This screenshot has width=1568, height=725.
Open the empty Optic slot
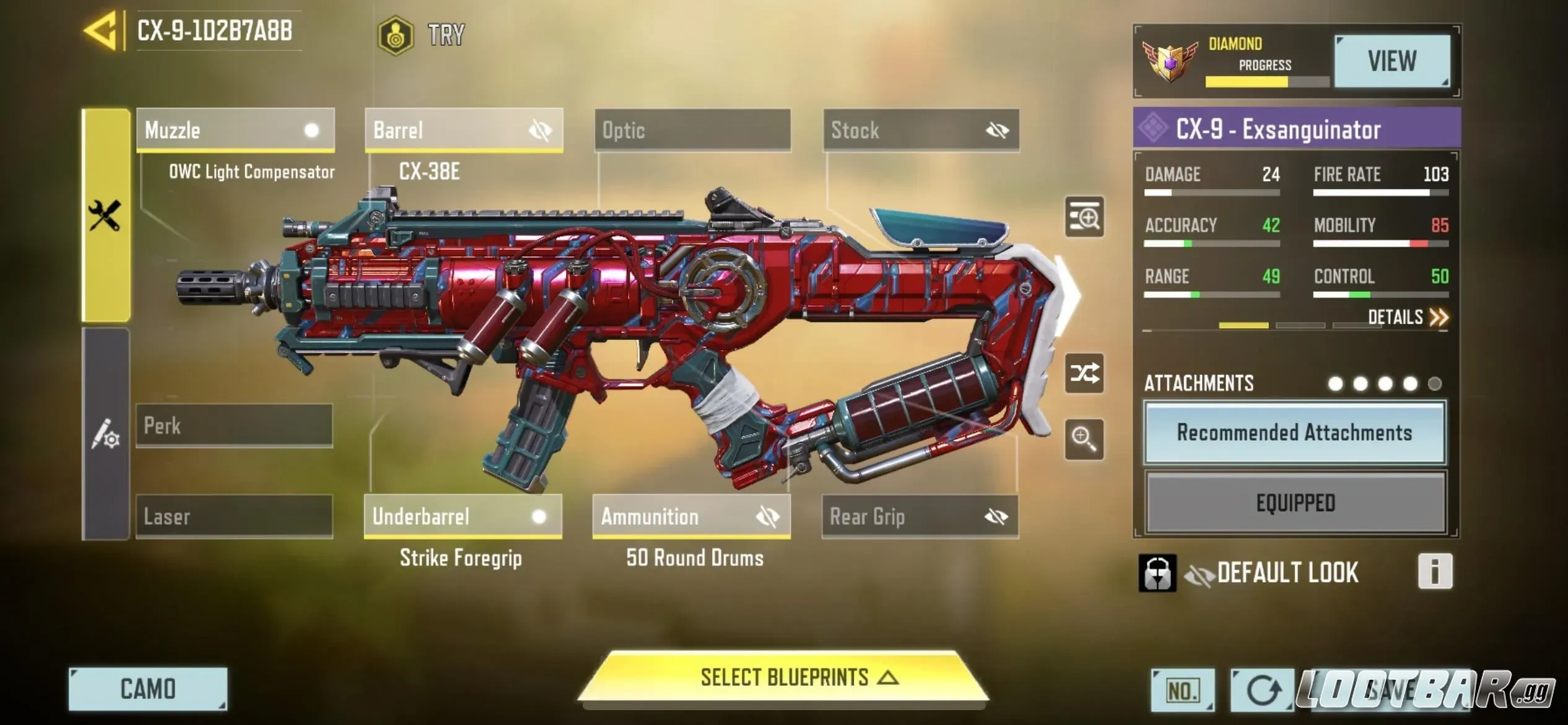click(692, 130)
